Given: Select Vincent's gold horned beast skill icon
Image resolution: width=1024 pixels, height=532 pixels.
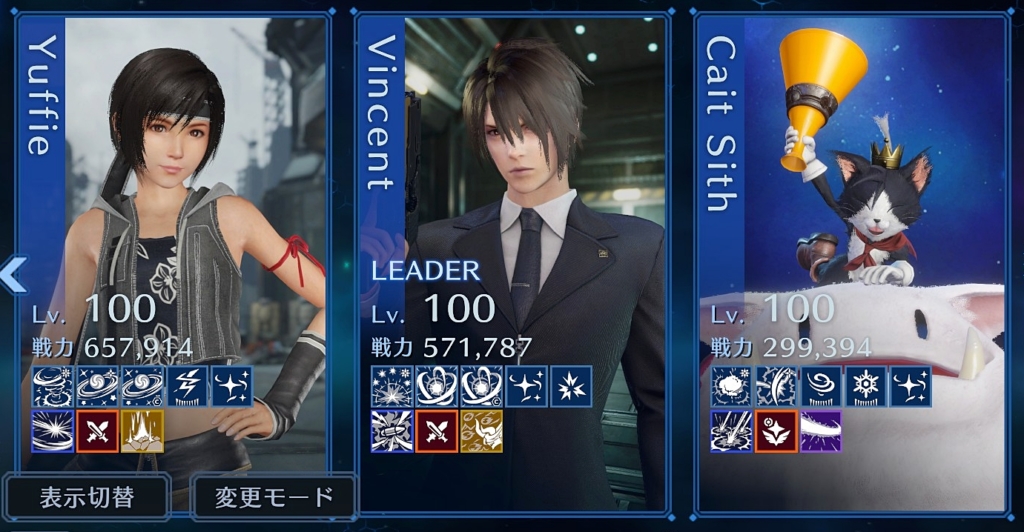Looking at the screenshot, I should (481, 431).
